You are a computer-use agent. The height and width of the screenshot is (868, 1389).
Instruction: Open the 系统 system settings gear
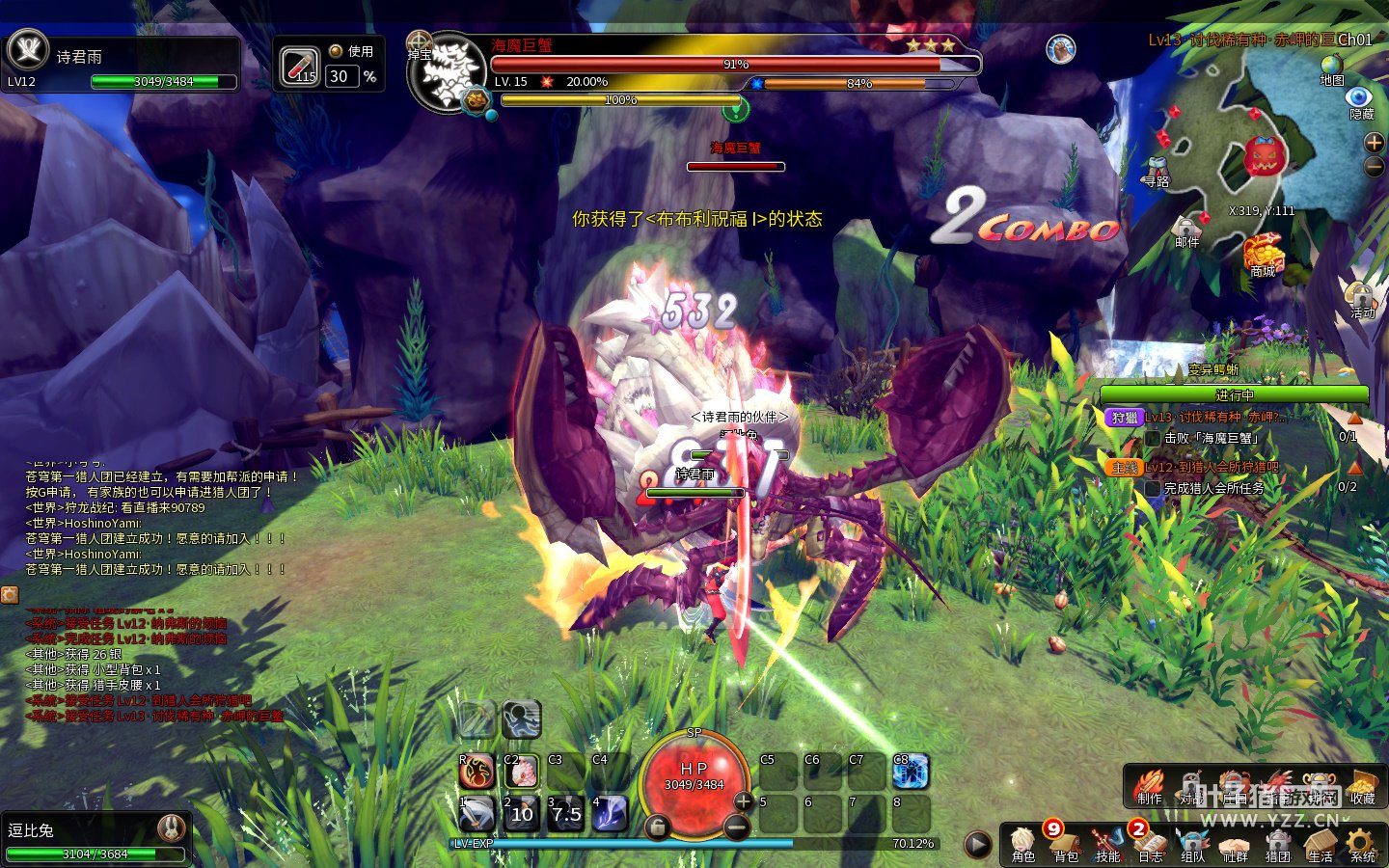pos(1362,844)
